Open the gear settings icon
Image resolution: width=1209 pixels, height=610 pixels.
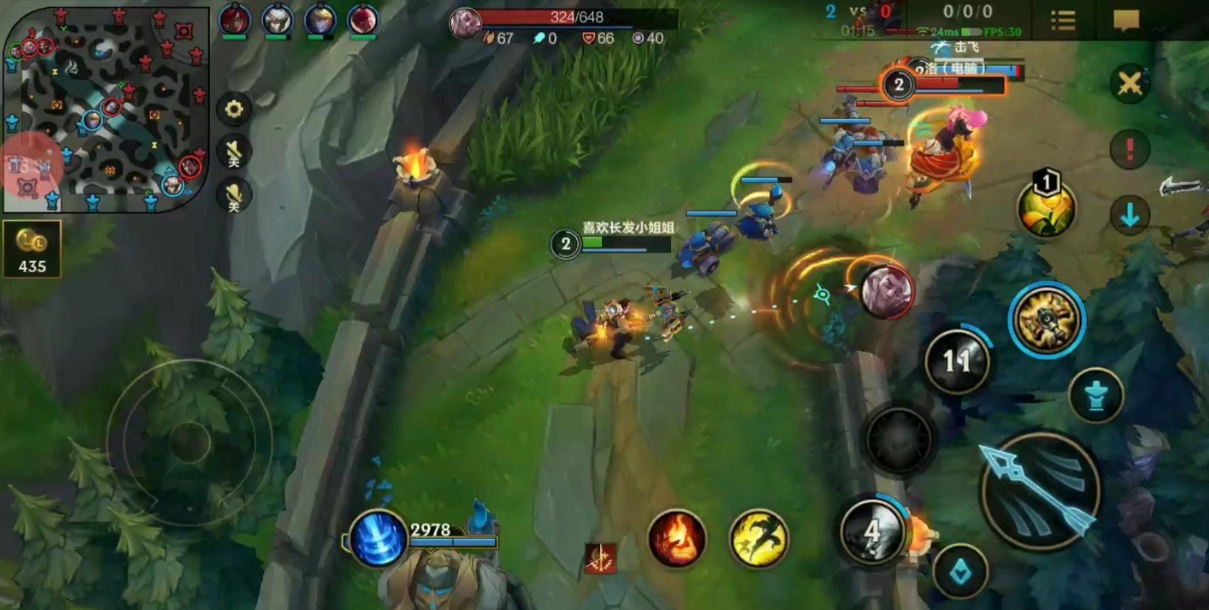(234, 108)
